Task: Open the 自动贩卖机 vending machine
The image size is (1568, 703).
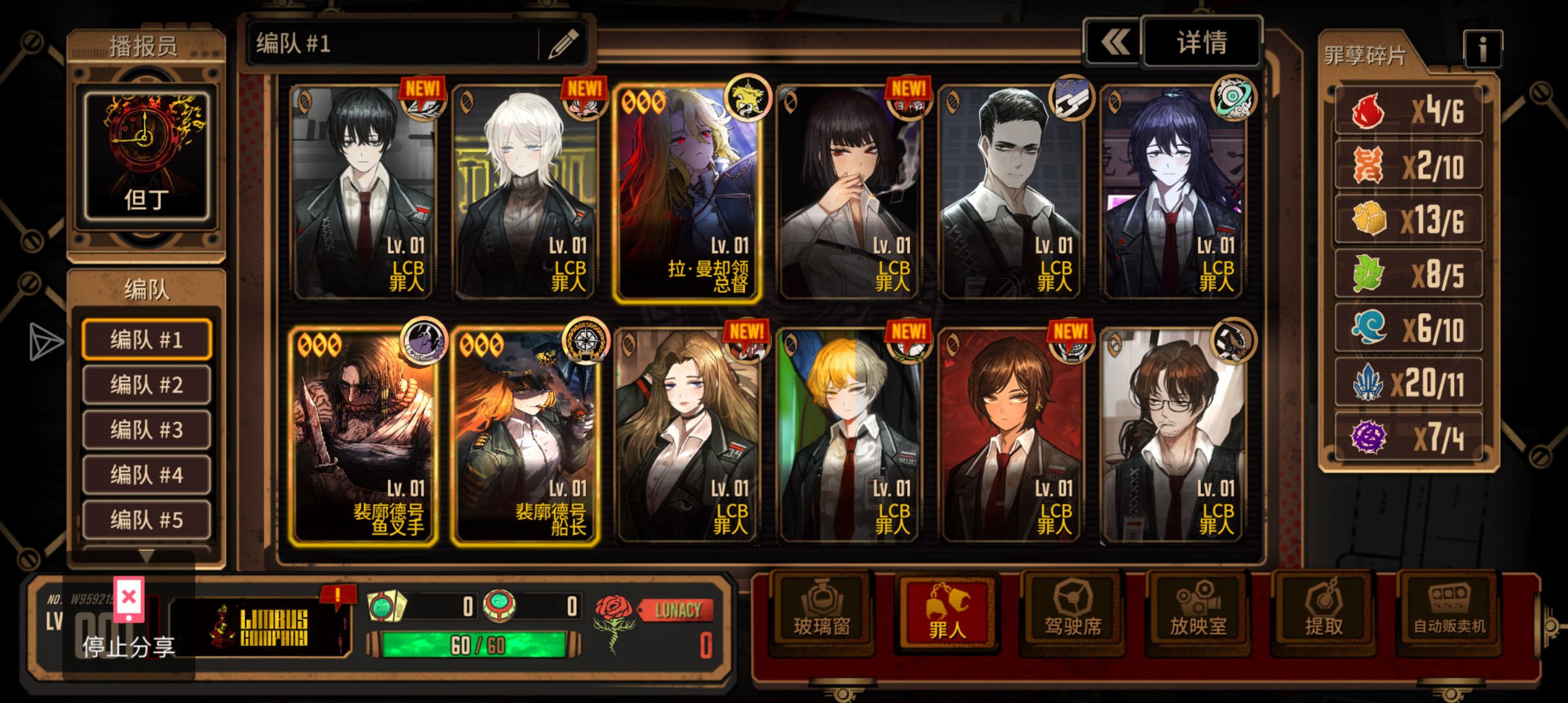Action: pyautogui.click(x=1449, y=612)
